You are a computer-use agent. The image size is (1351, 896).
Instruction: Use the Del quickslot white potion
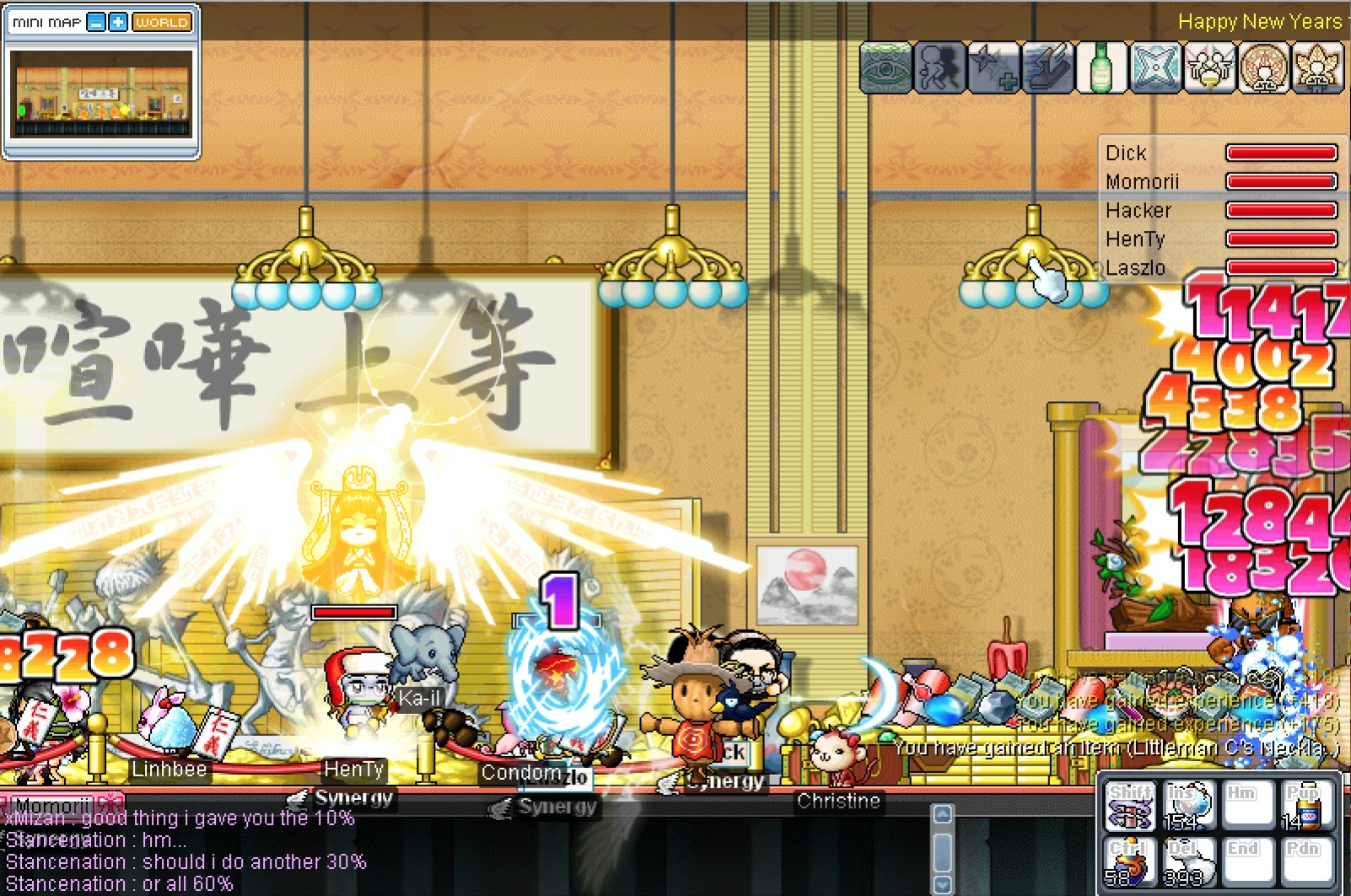click(x=1188, y=861)
